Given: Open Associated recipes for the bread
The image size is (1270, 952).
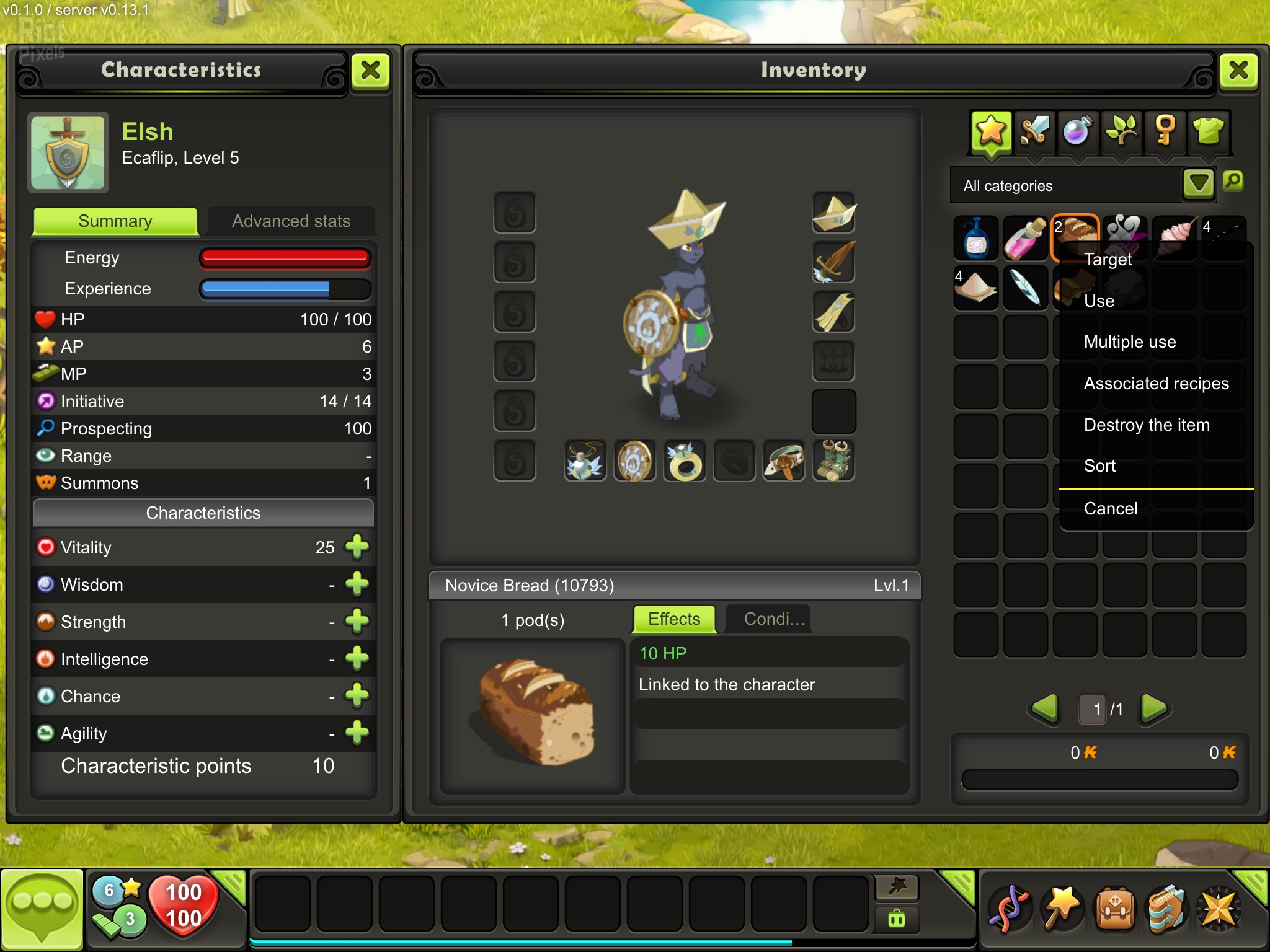Looking at the screenshot, I should [x=1156, y=384].
